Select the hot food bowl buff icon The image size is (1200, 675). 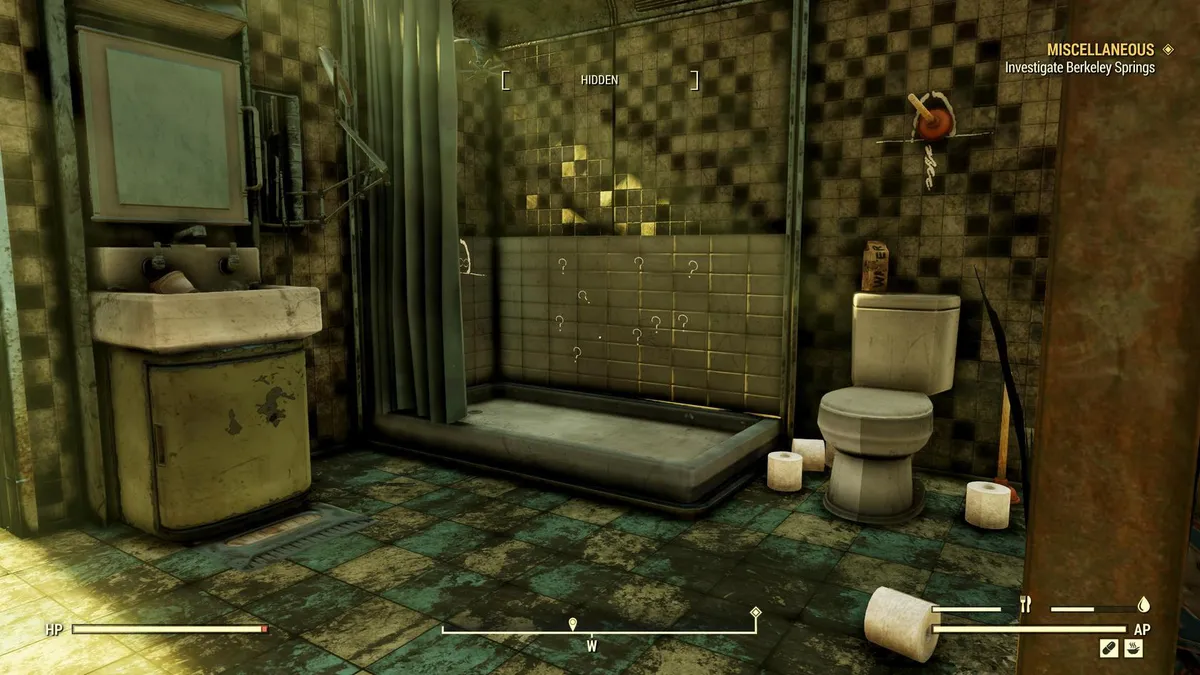[1133, 649]
